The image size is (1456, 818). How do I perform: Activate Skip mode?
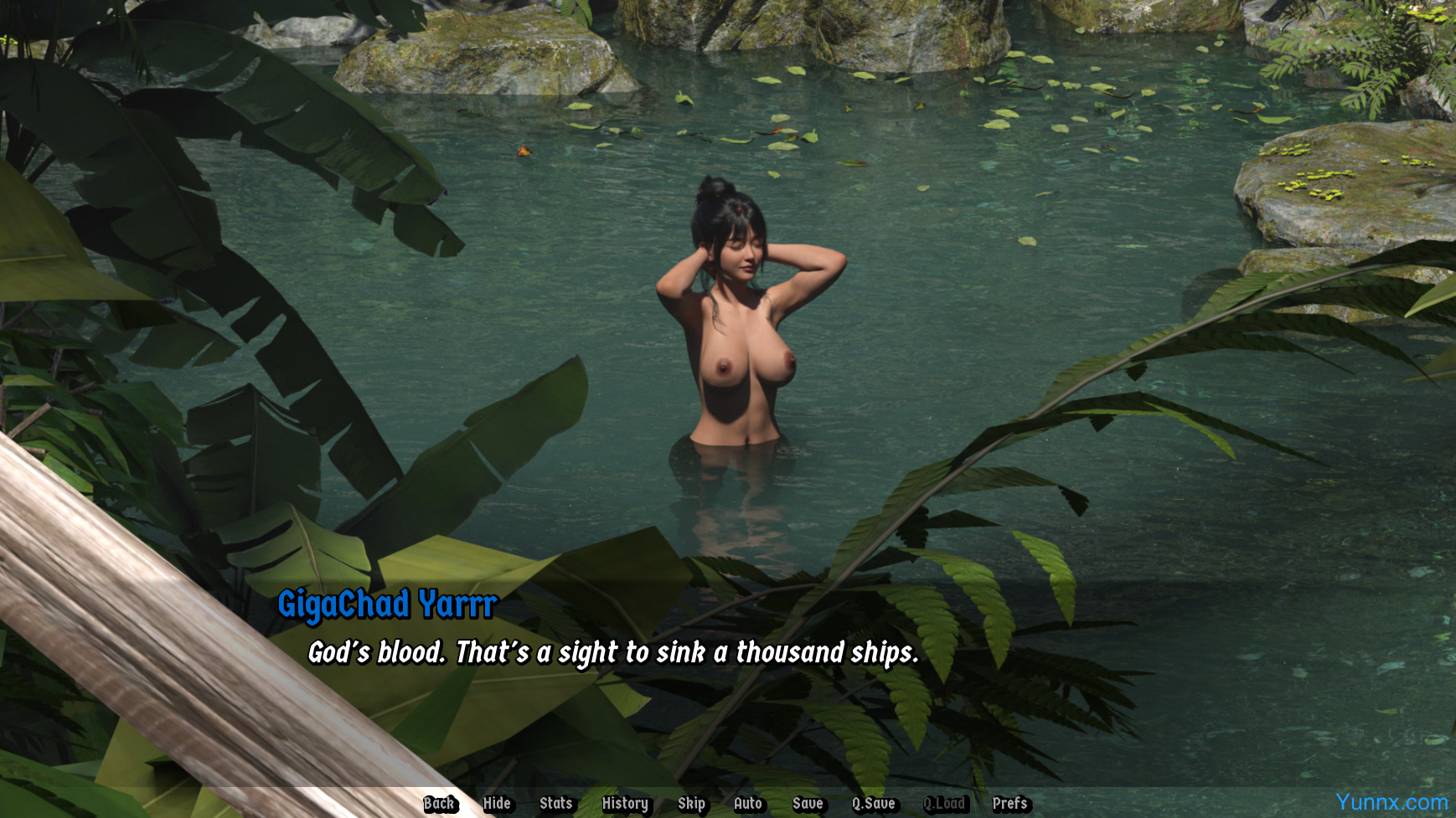pos(691,804)
